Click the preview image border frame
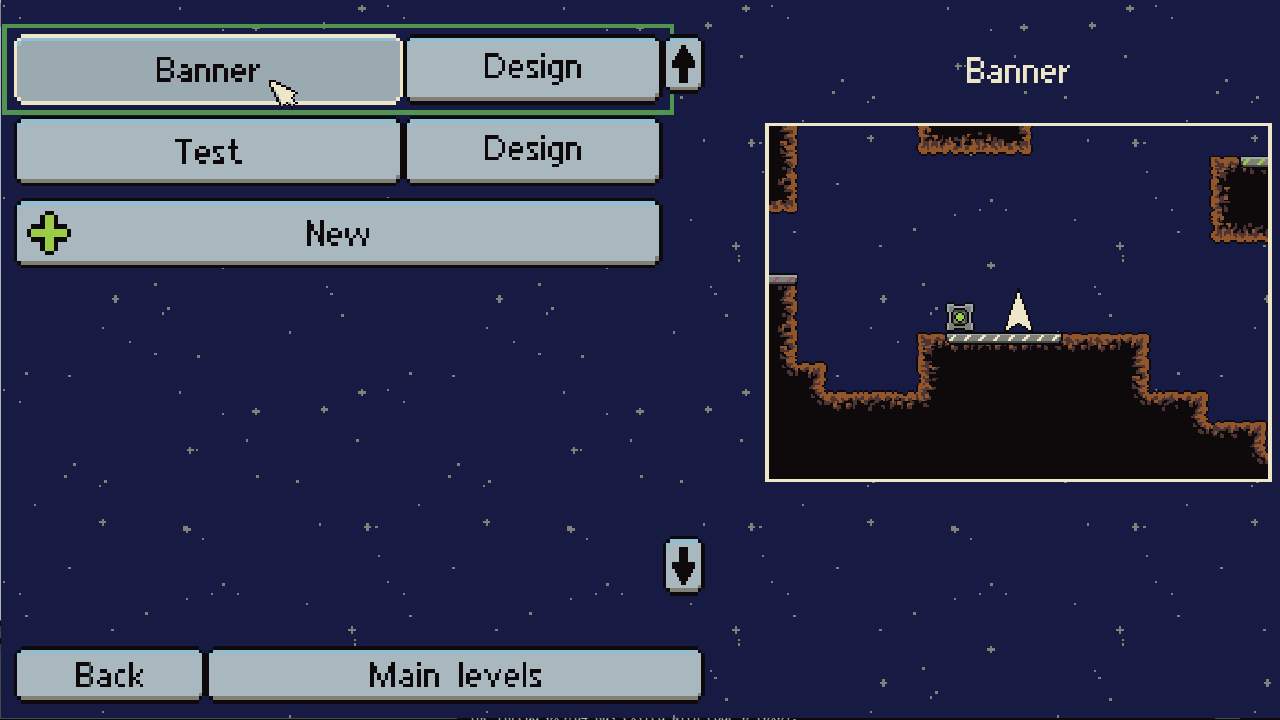 coord(1017,124)
